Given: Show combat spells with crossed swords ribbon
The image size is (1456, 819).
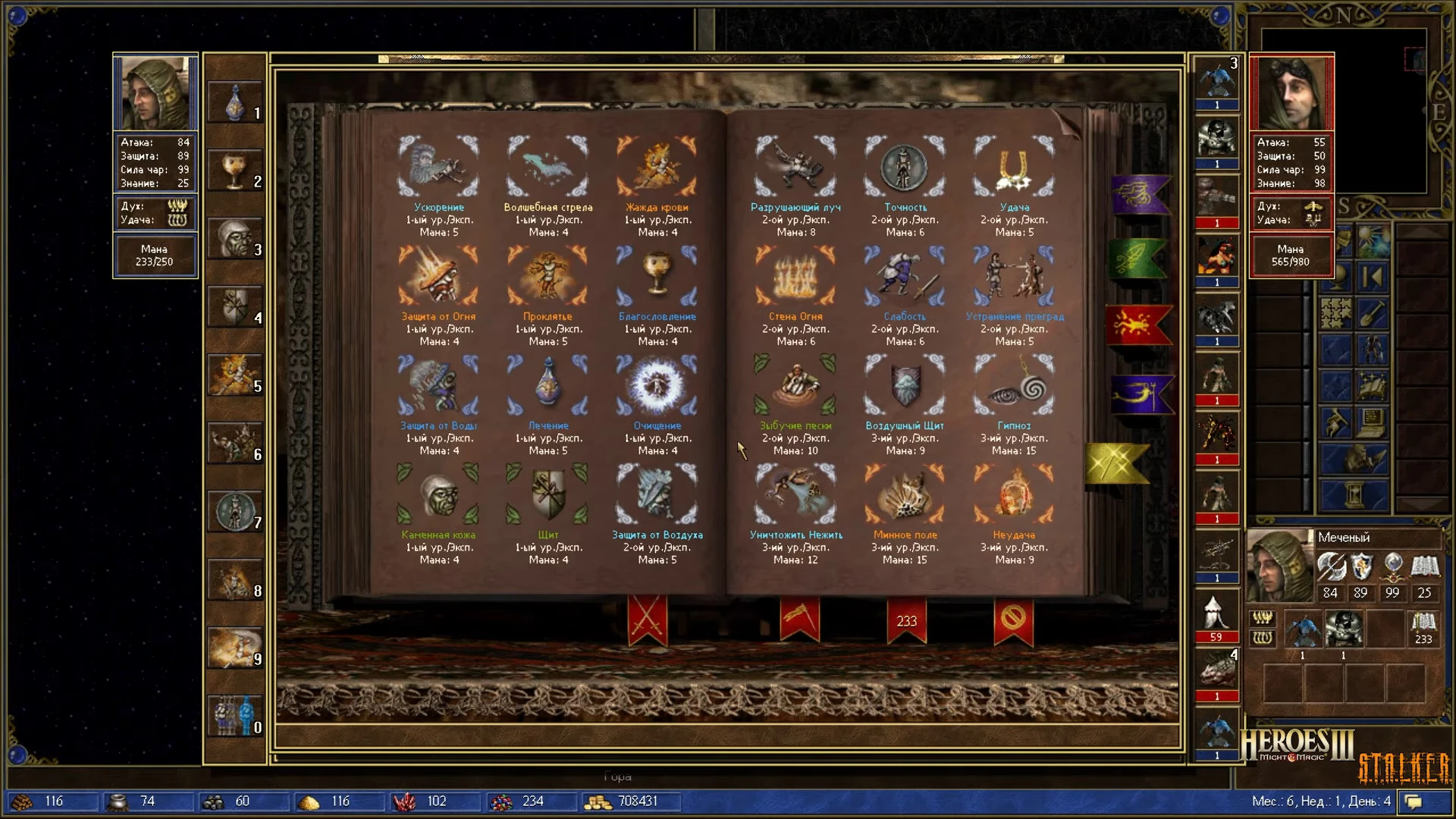Looking at the screenshot, I should tap(648, 620).
